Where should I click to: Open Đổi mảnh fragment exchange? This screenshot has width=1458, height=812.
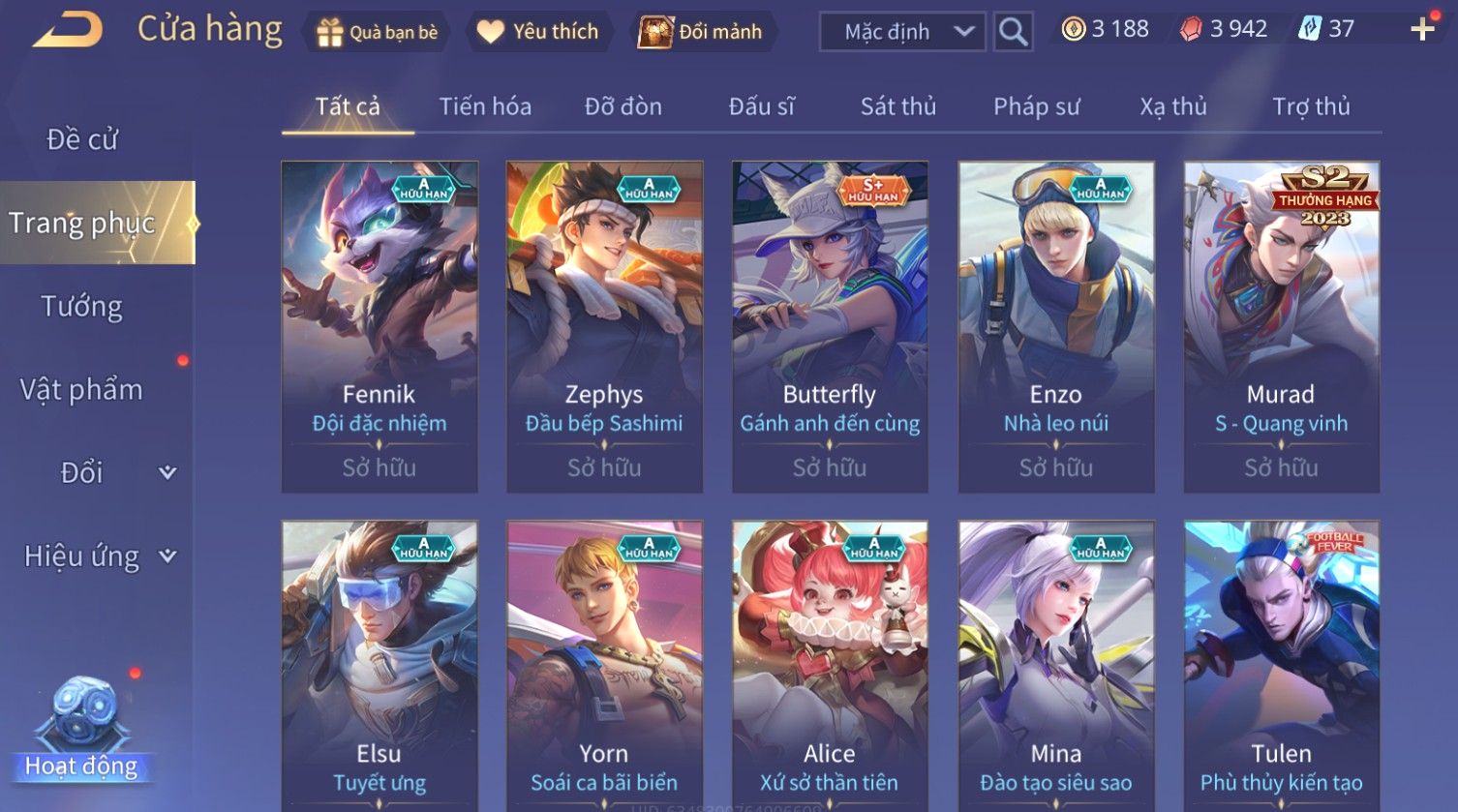coord(701,32)
